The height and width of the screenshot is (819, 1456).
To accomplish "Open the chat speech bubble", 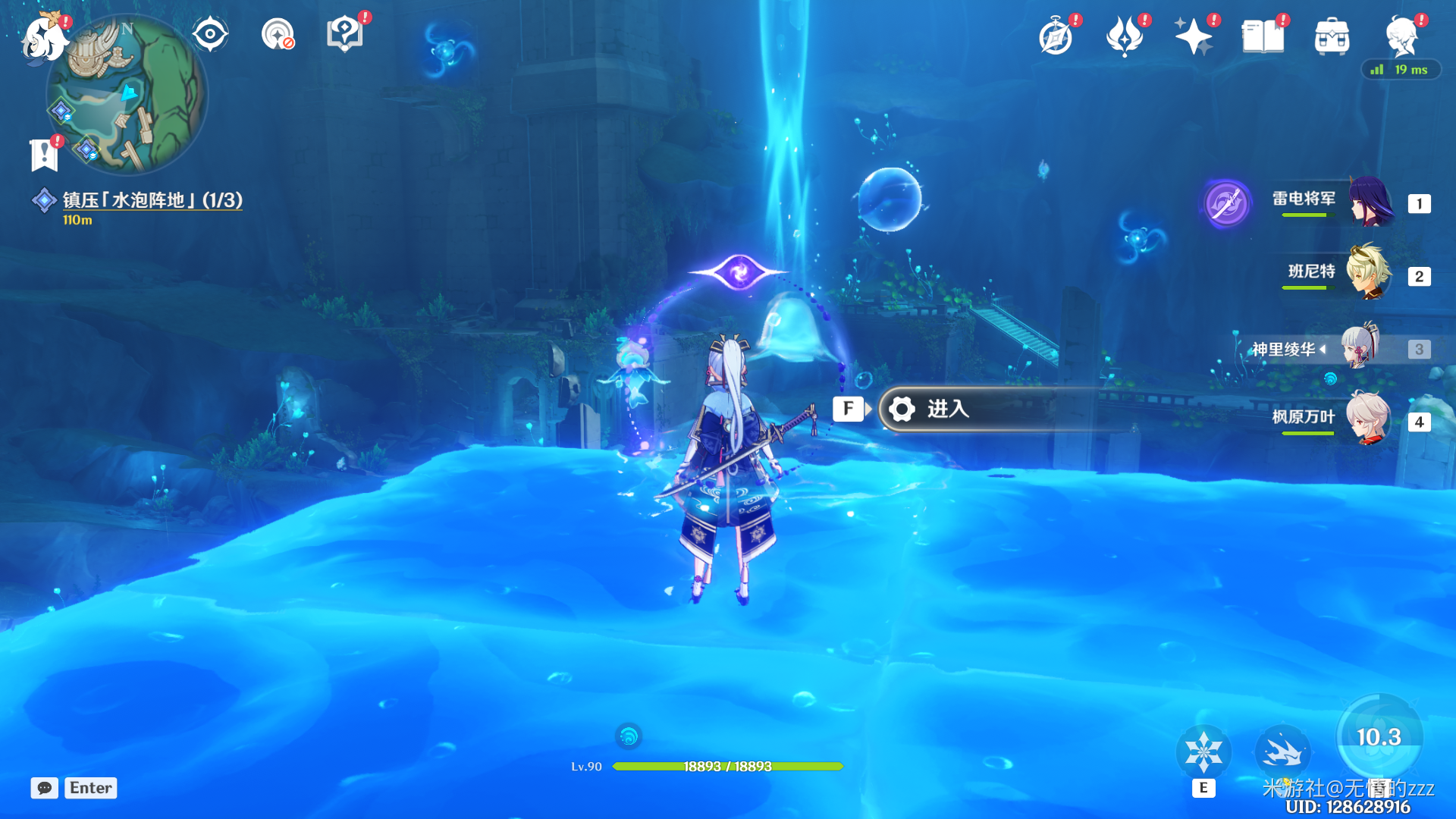I will pyautogui.click(x=45, y=788).
